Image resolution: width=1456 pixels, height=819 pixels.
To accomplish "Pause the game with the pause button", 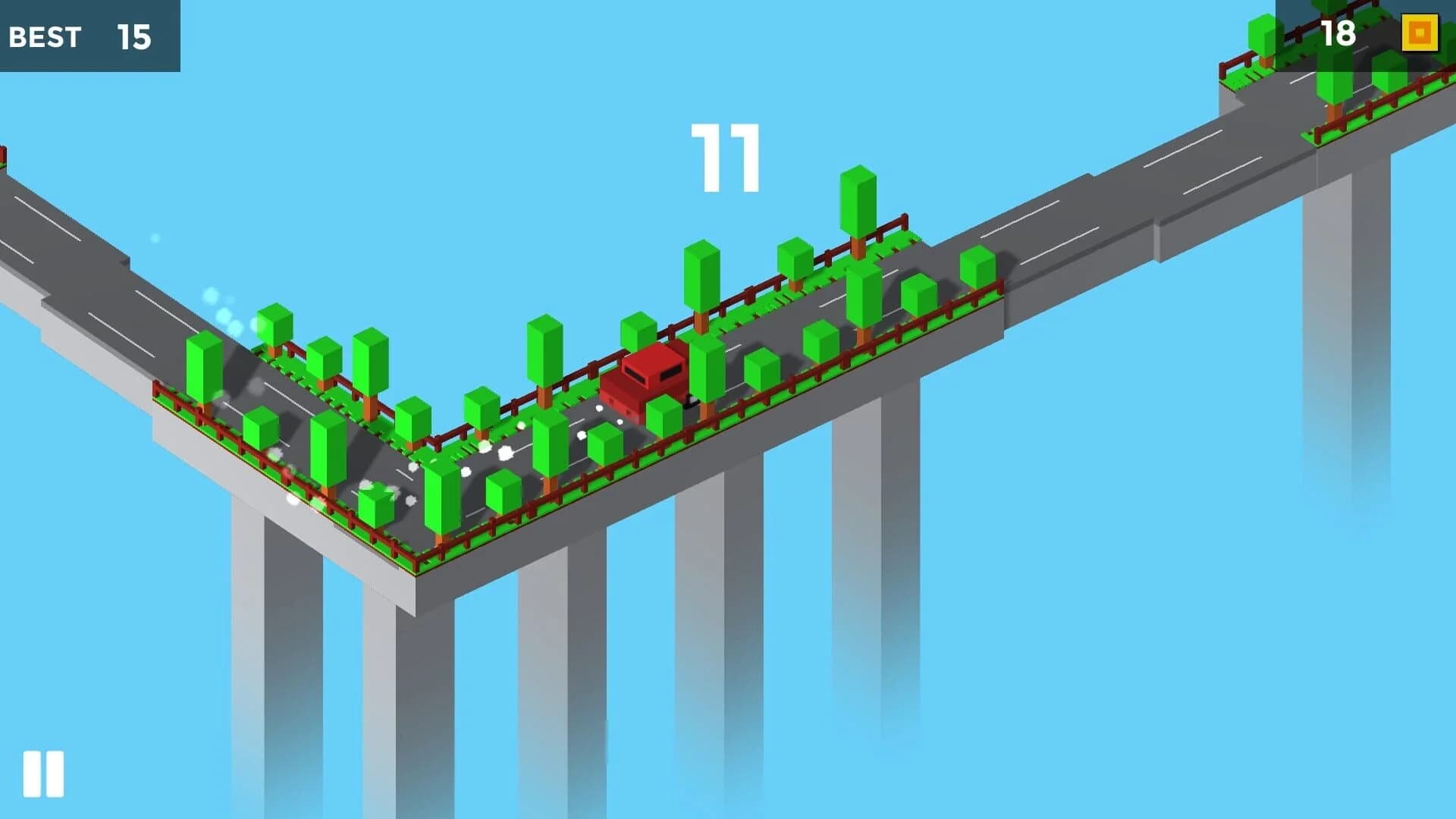I will pos(43,773).
